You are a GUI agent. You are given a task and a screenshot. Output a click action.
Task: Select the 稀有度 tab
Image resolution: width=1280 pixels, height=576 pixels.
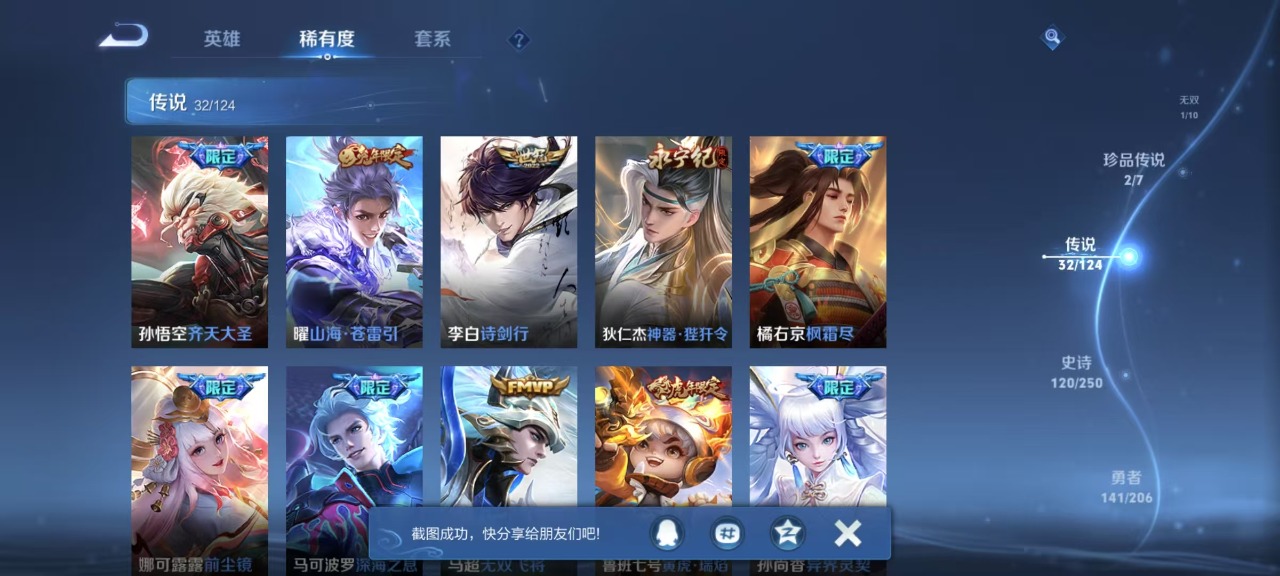coord(327,39)
